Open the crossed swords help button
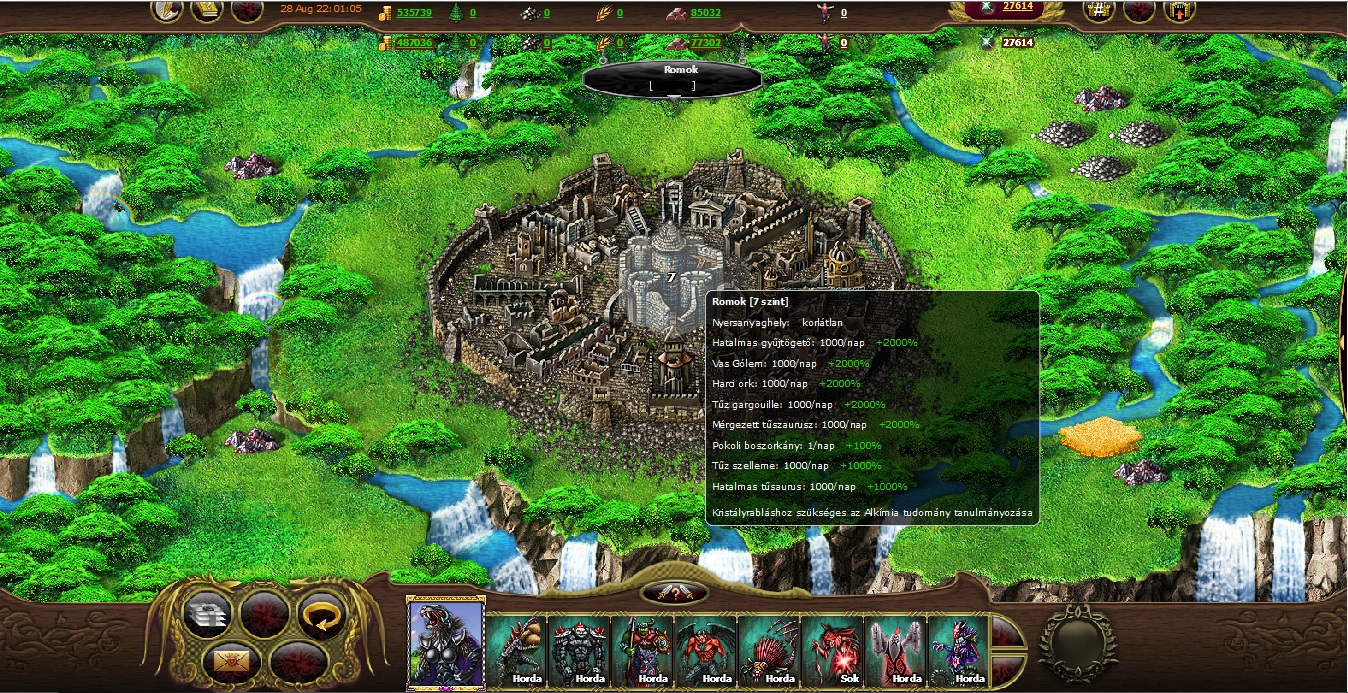 pos(674,592)
